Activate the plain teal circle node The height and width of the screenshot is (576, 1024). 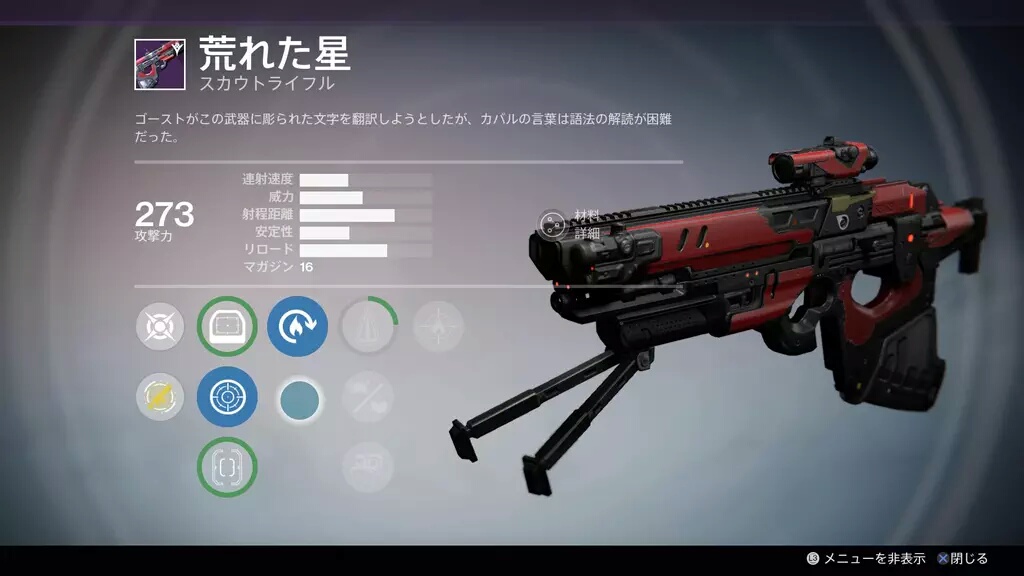298,400
